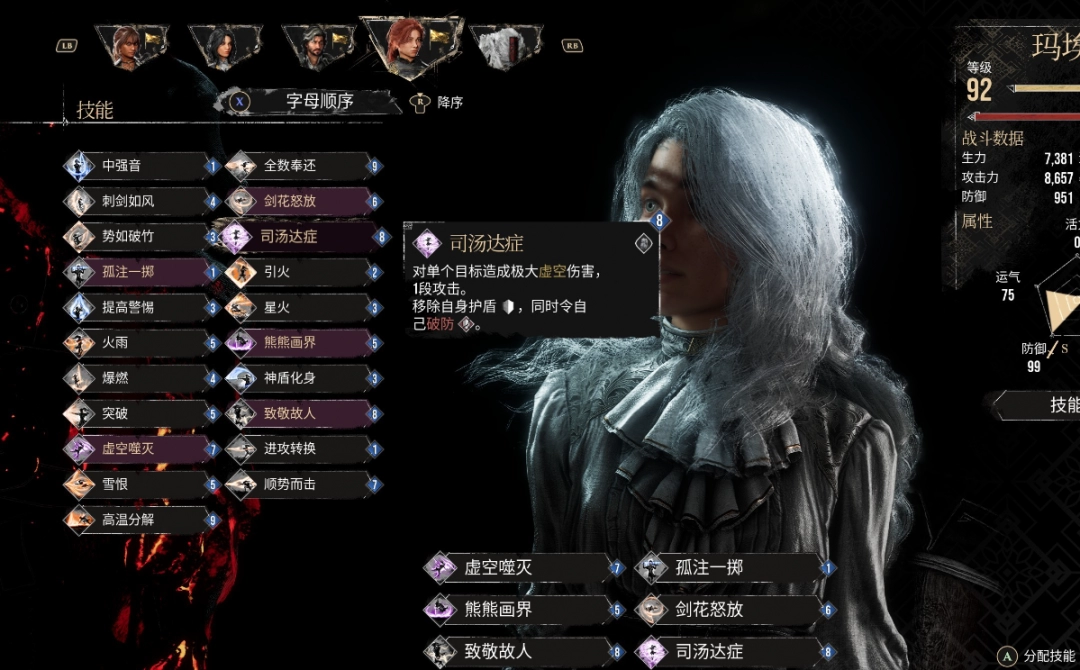Image resolution: width=1080 pixels, height=670 pixels.
Task: Switch to the white furry character portrait
Action: [x=507, y=46]
